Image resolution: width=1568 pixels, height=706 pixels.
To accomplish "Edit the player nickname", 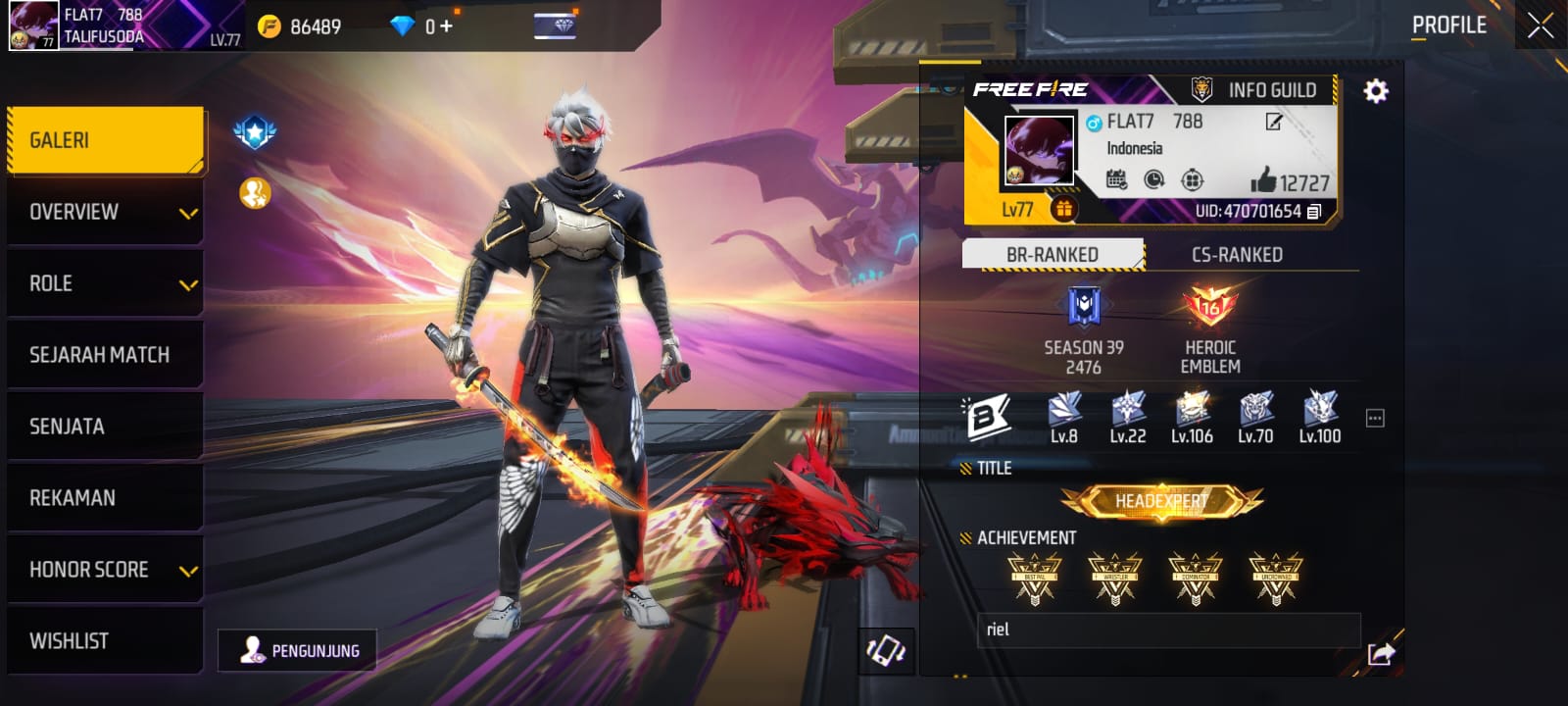I will click(x=1273, y=122).
